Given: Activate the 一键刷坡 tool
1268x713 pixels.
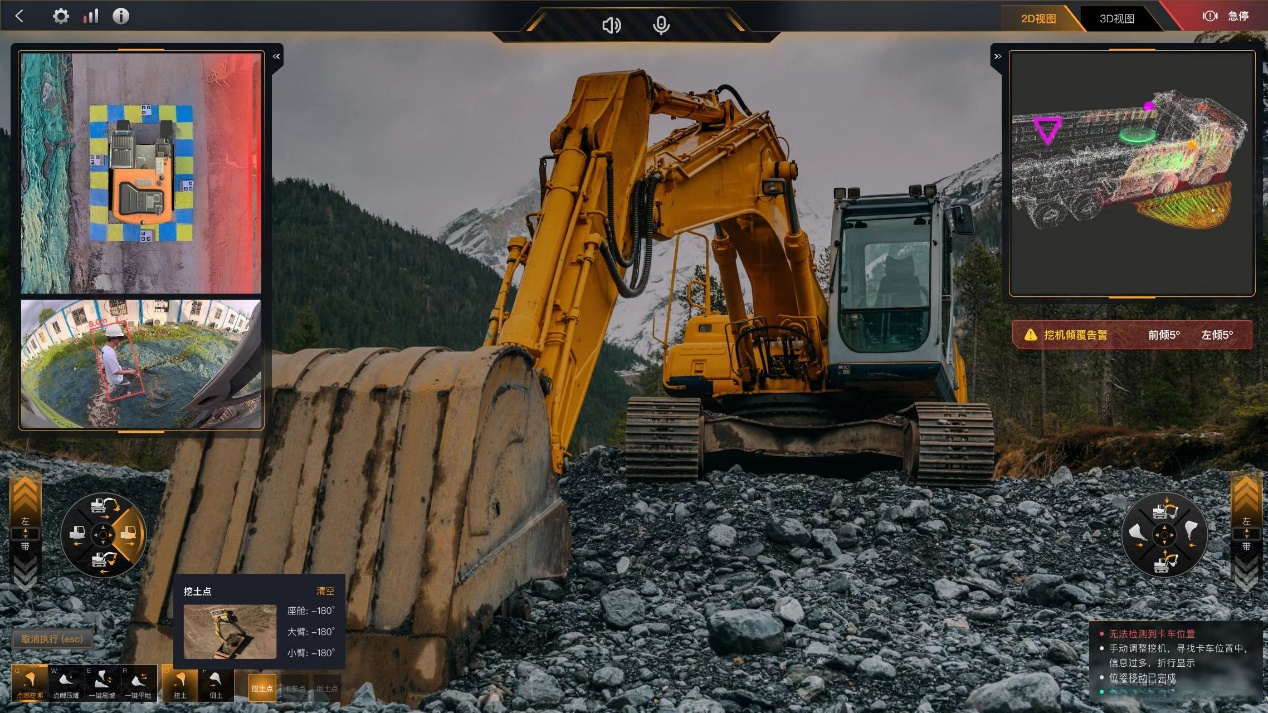Looking at the screenshot, I should click(103, 683).
